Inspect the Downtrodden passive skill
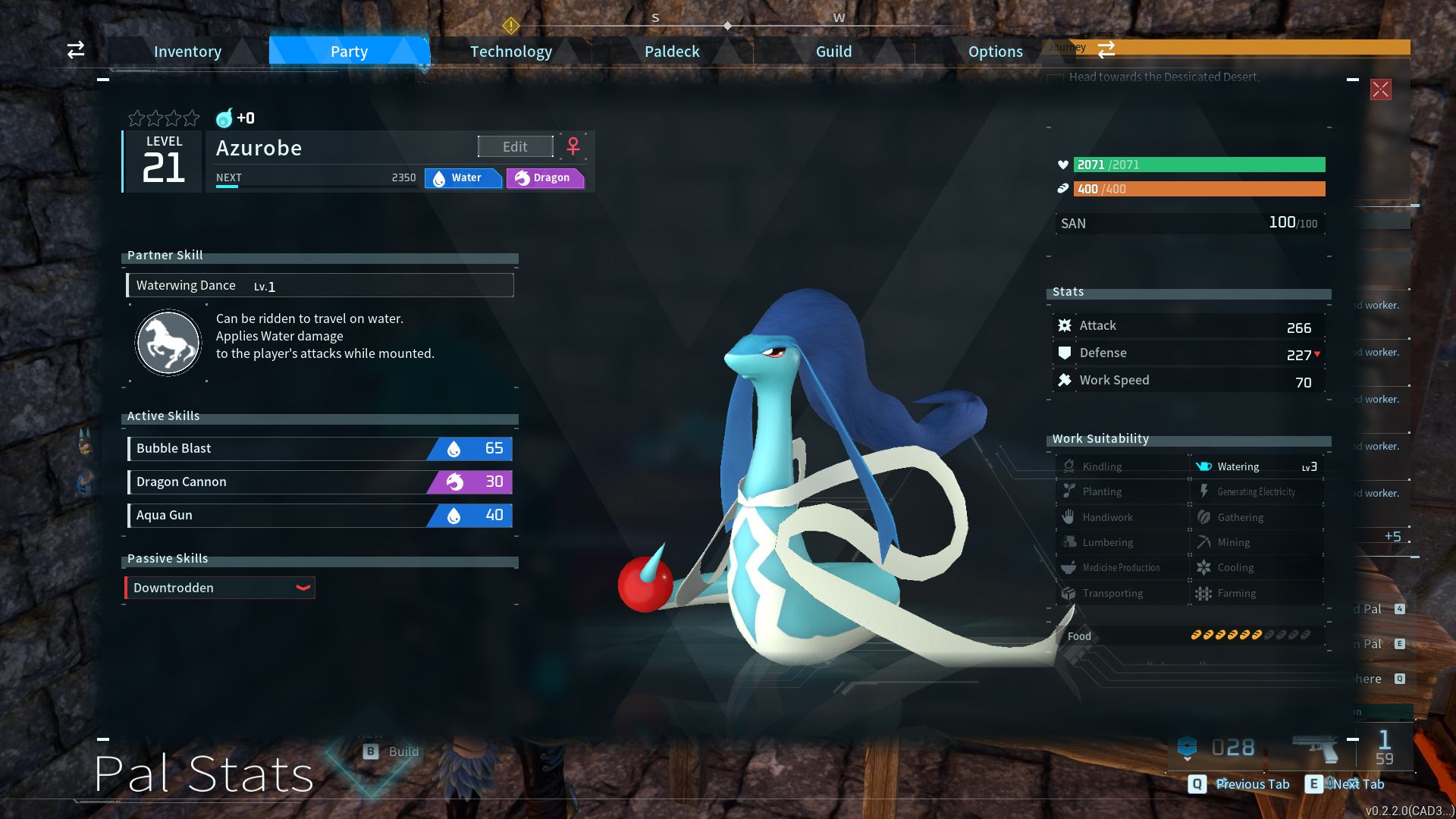Viewport: 1456px width, 819px height. tap(220, 588)
